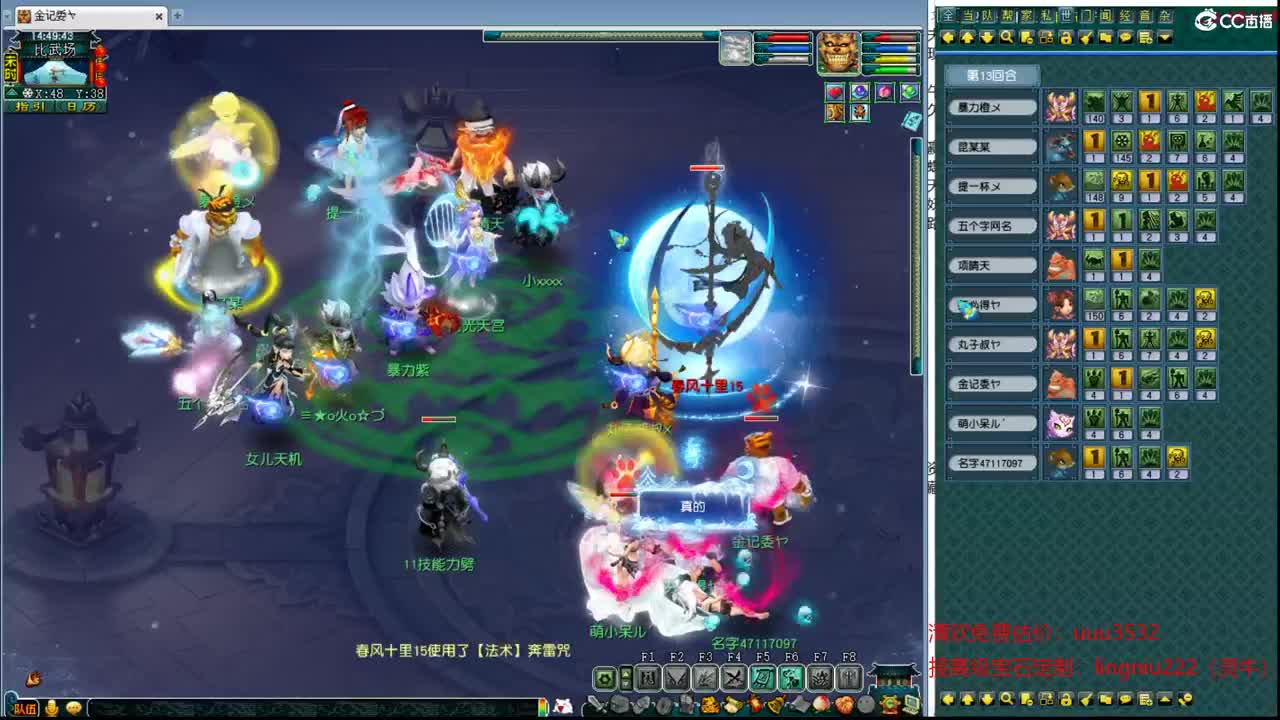Click the speech-bubble icon in the chat toolbar
1280x720 pixels.
1125,38
